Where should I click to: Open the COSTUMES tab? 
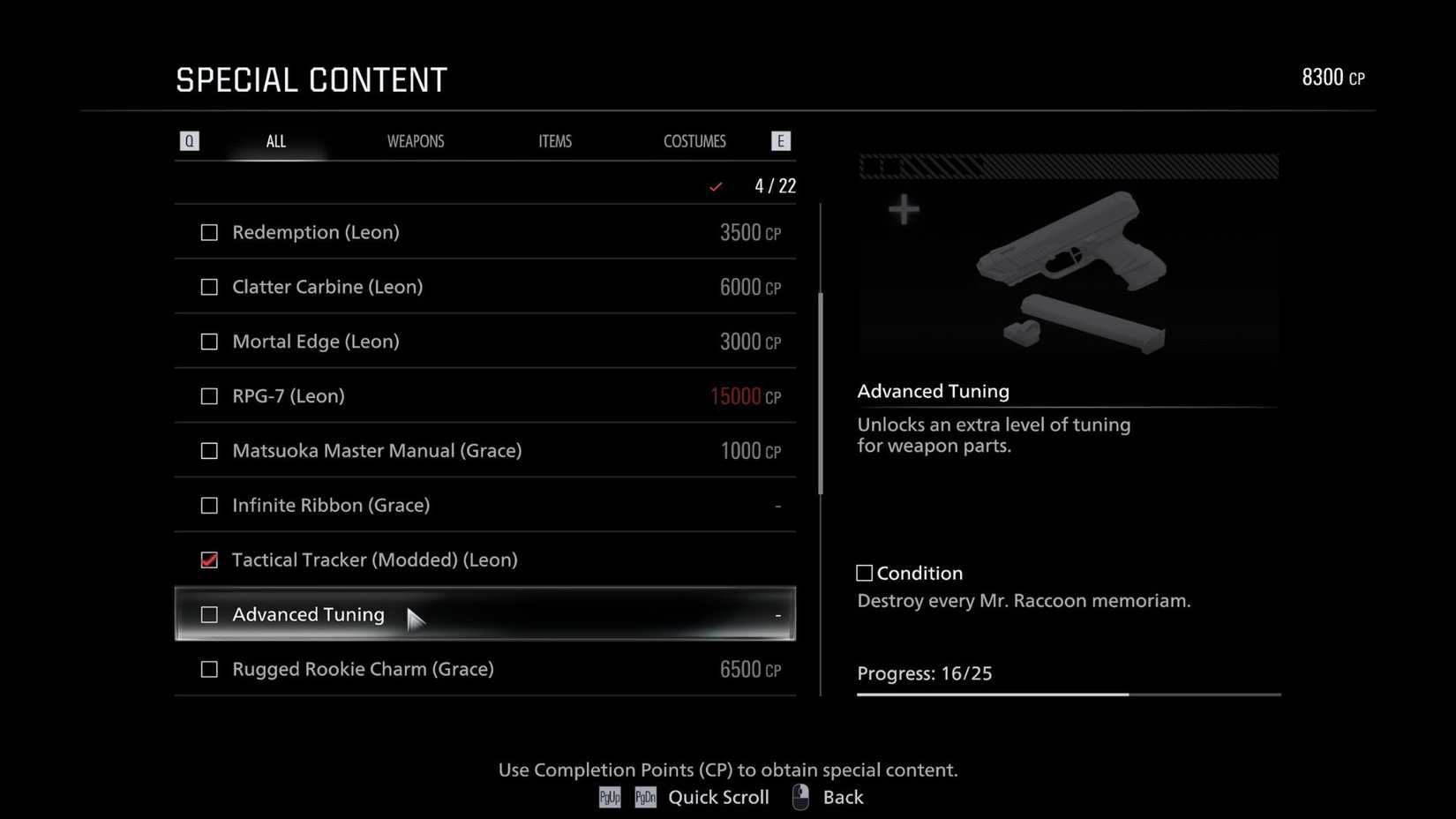click(x=694, y=140)
